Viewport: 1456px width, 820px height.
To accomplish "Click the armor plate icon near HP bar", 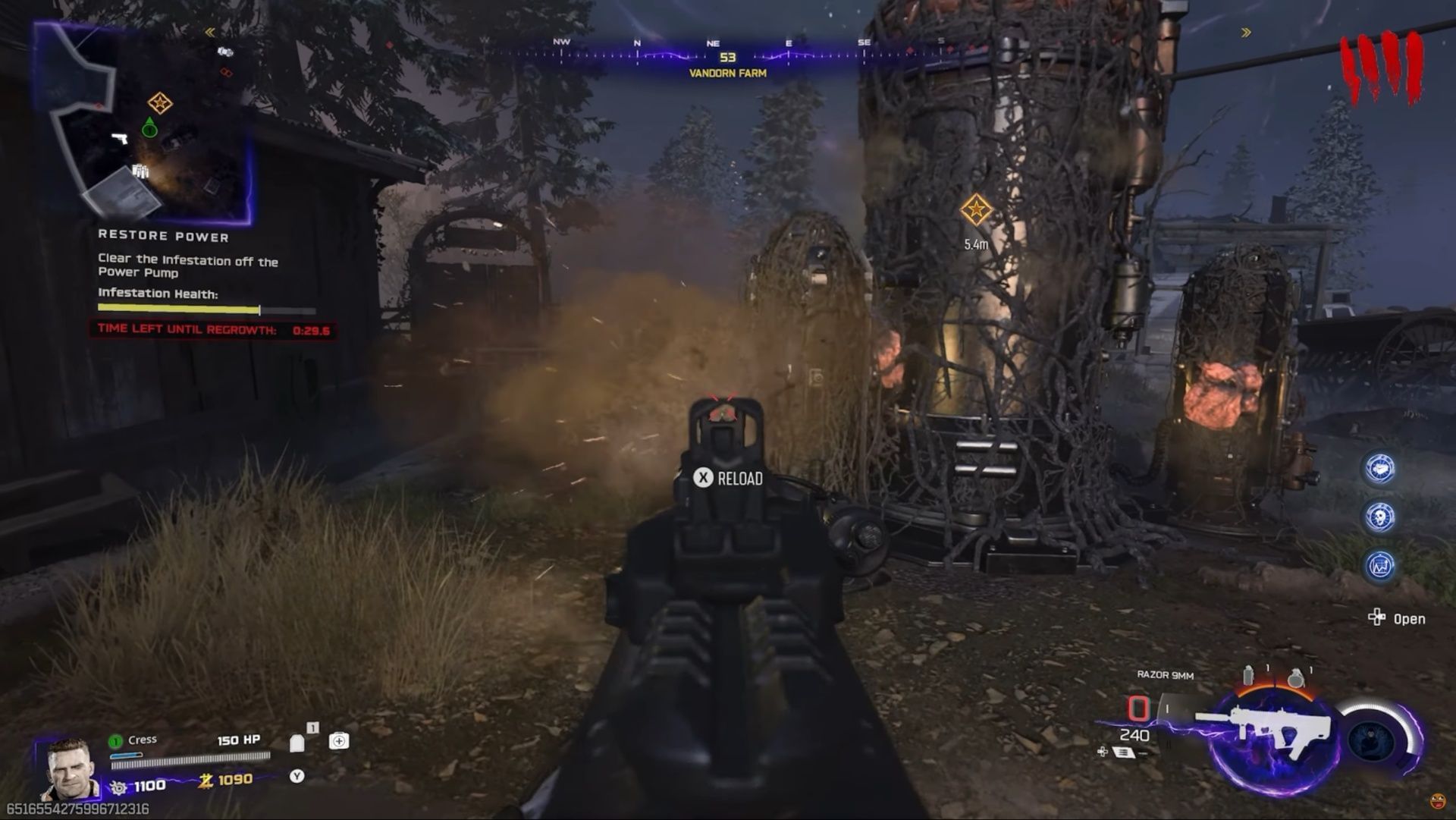I will pyautogui.click(x=297, y=742).
